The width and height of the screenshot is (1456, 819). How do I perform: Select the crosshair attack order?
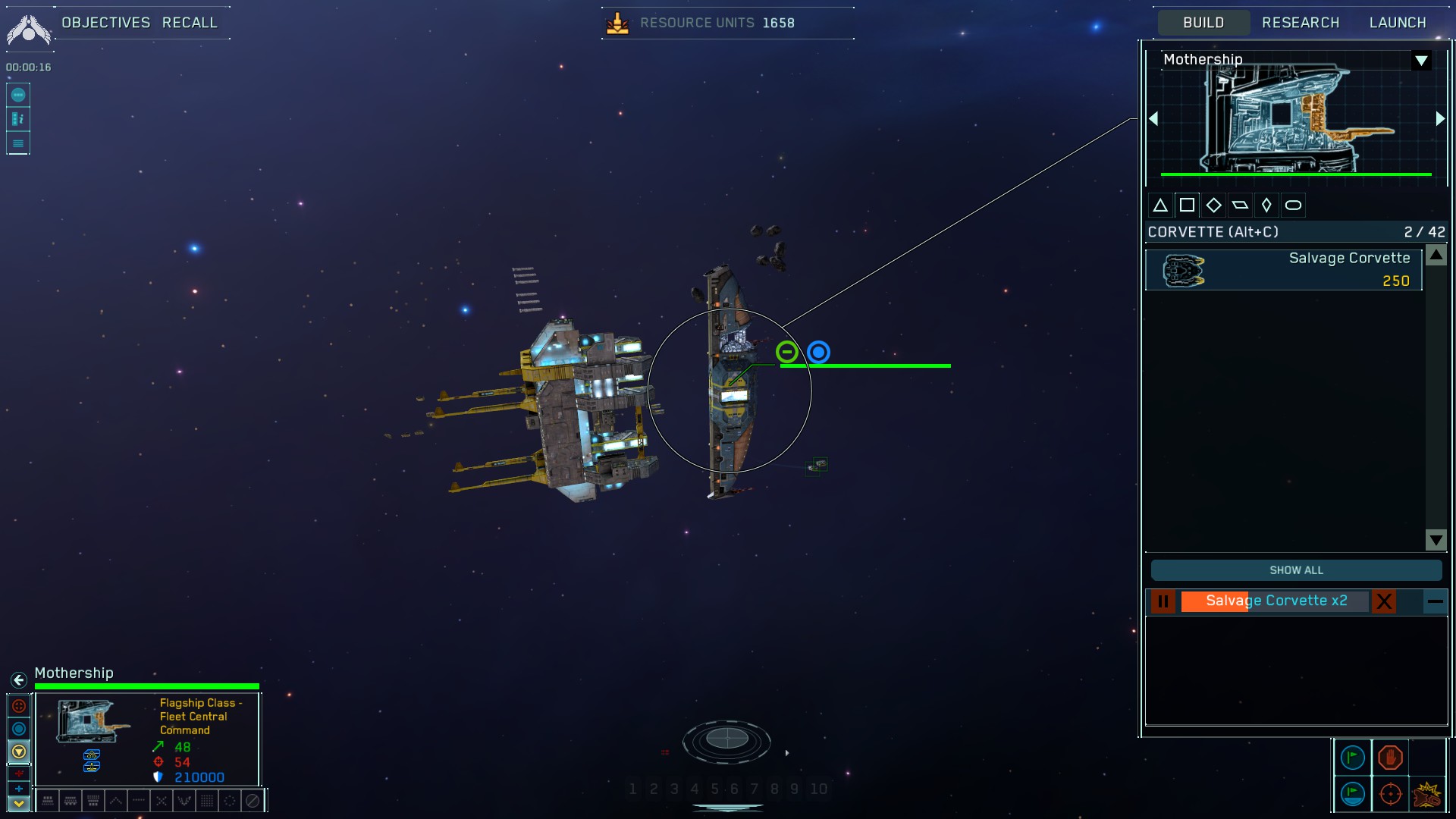point(1391,794)
